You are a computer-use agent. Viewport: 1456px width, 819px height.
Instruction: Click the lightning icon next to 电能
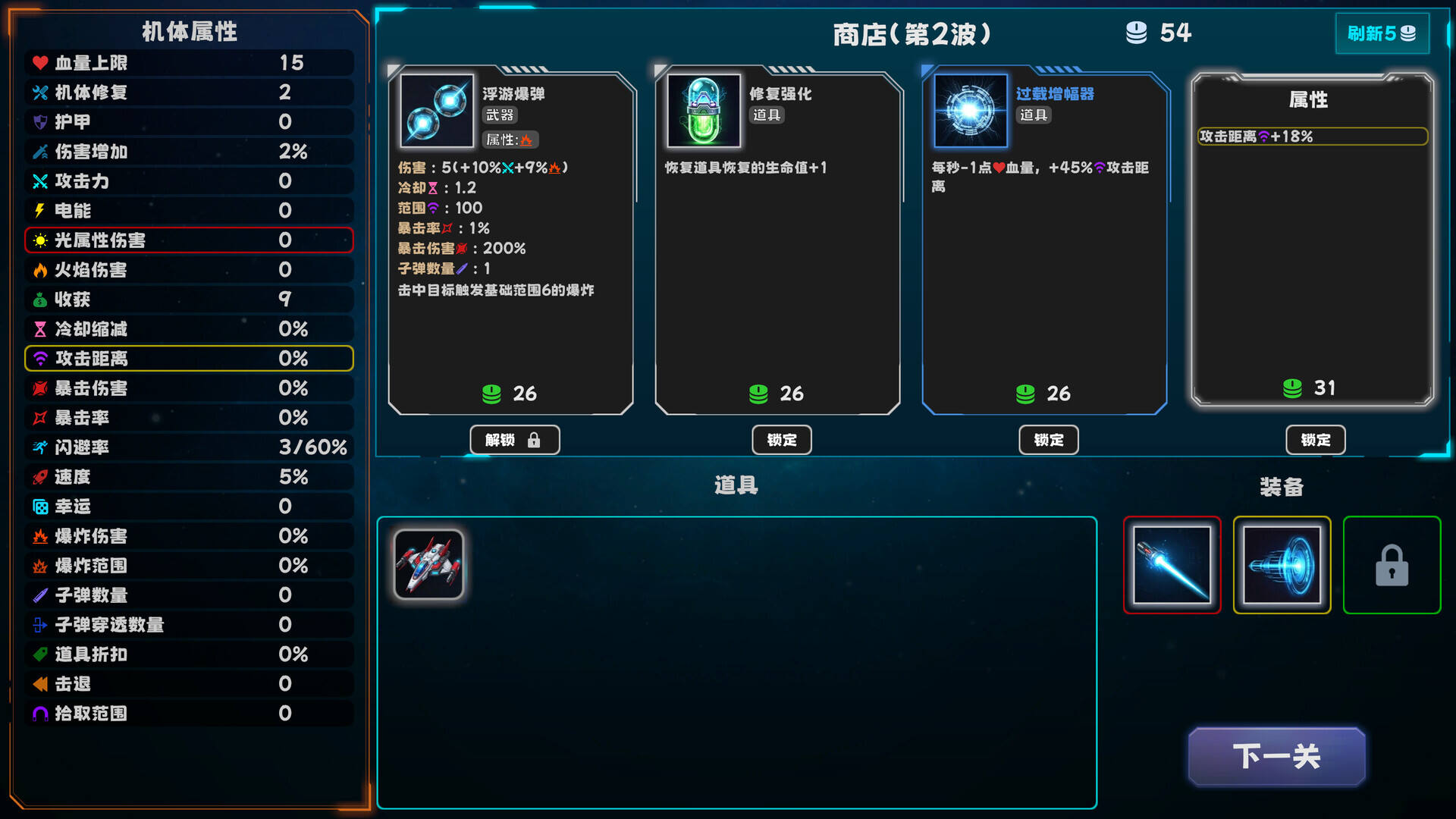pyautogui.click(x=36, y=210)
